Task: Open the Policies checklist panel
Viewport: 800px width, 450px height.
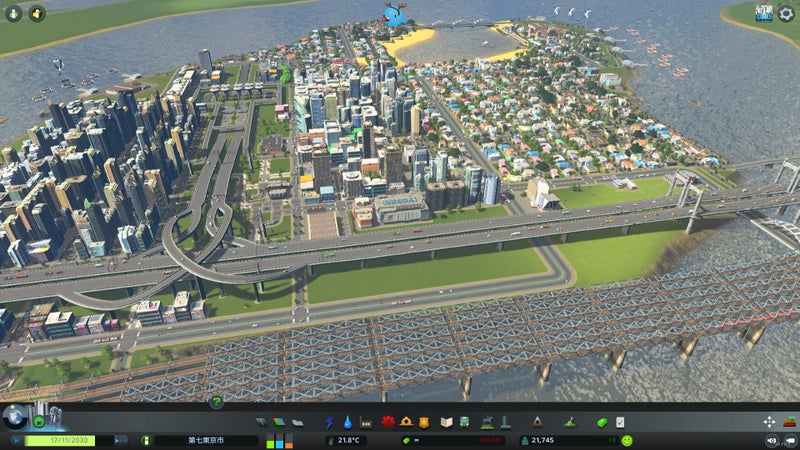Action: tap(620, 422)
